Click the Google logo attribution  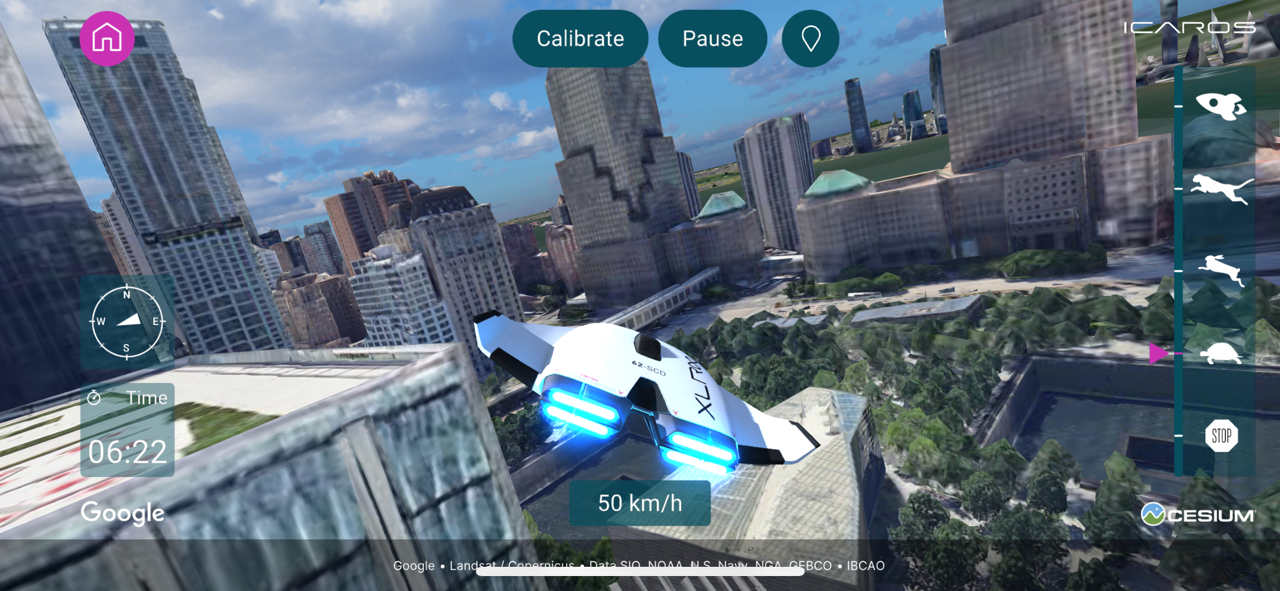(x=122, y=513)
